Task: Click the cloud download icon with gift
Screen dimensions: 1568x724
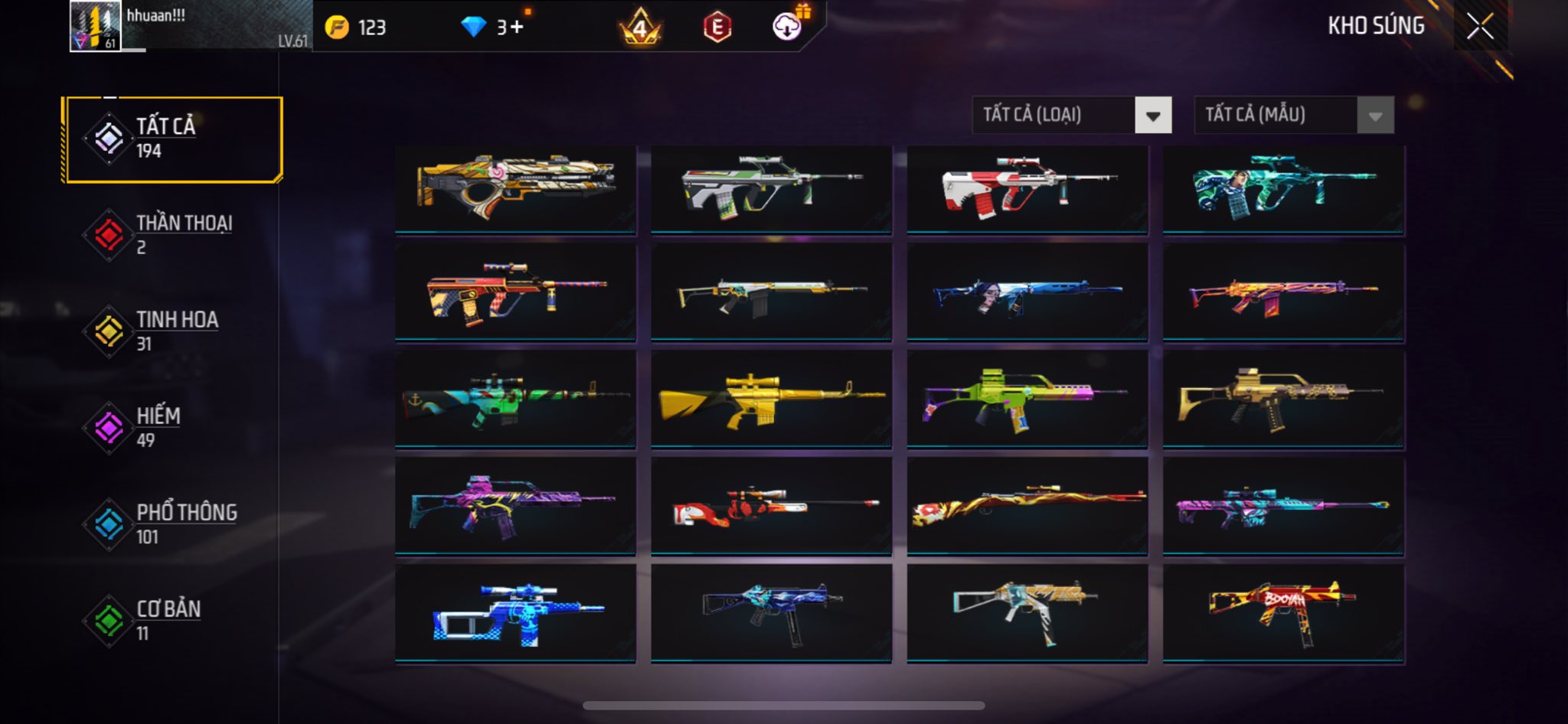Action: point(787,27)
